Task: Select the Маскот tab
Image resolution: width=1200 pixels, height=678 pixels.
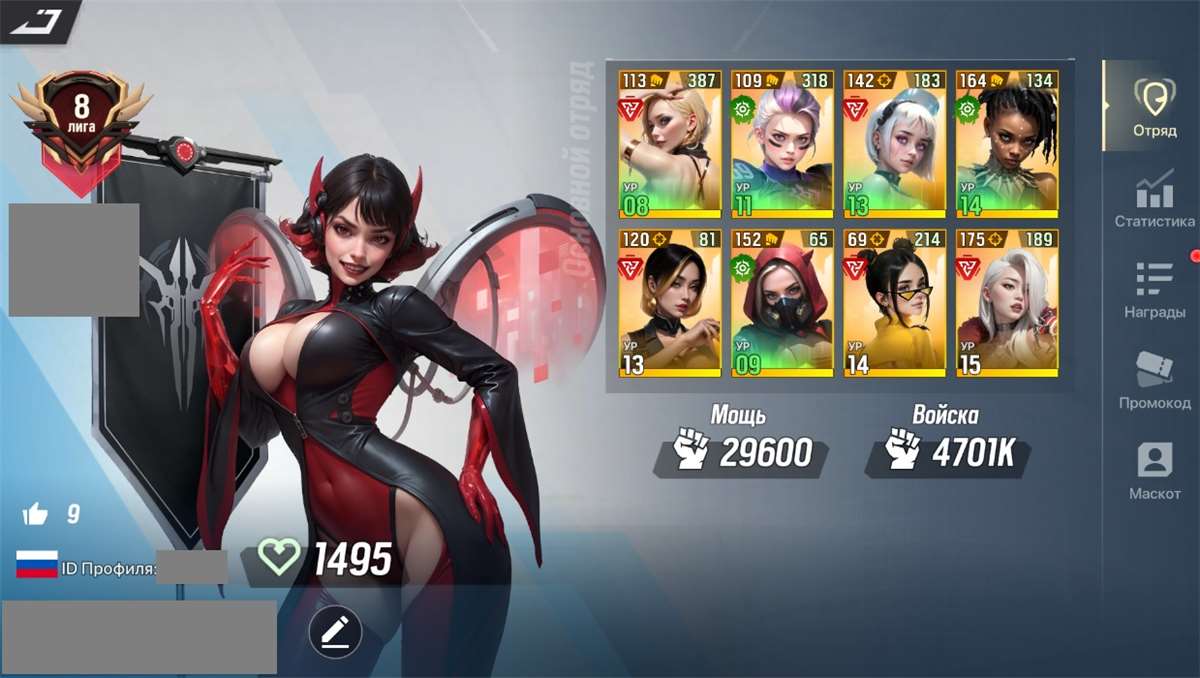Action: (x=1154, y=472)
